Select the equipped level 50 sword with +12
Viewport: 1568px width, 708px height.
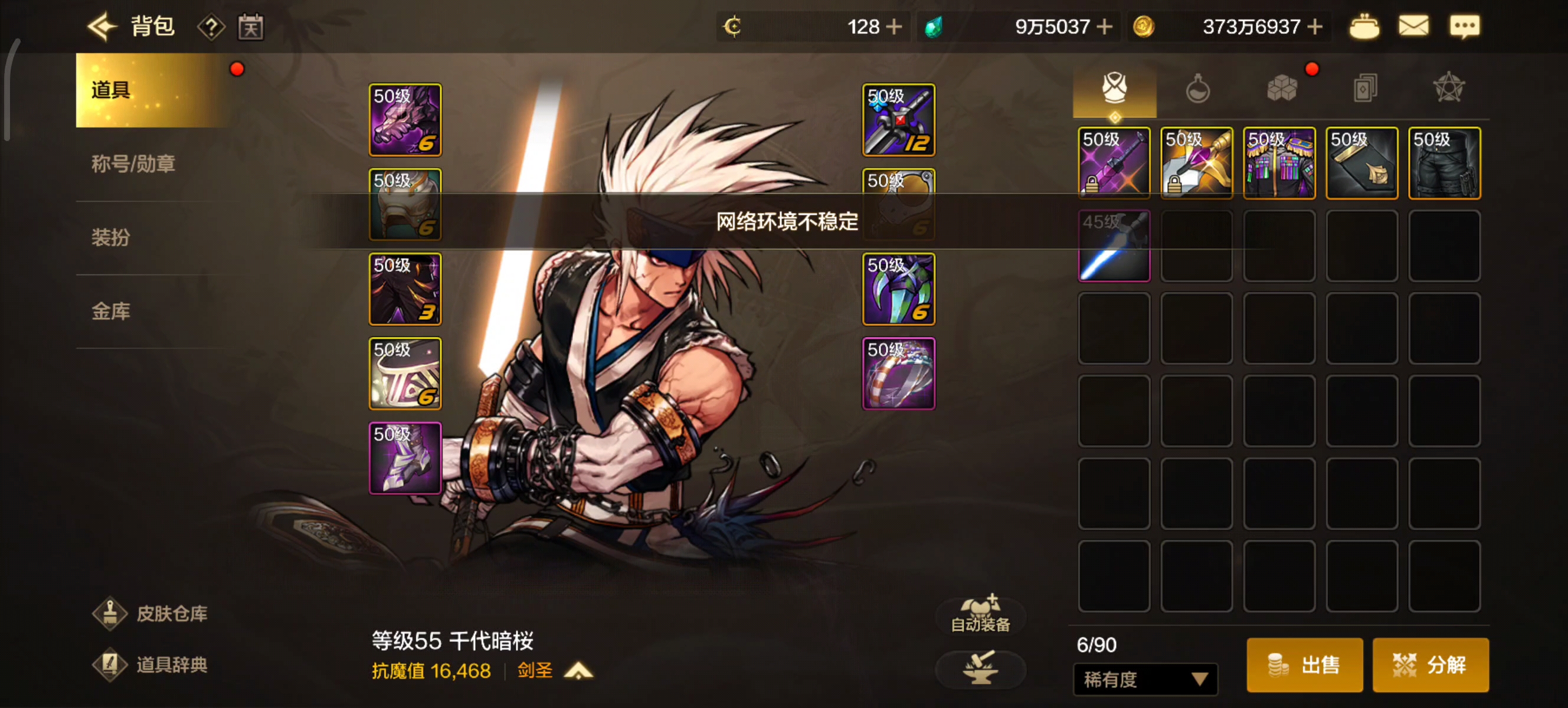898,120
